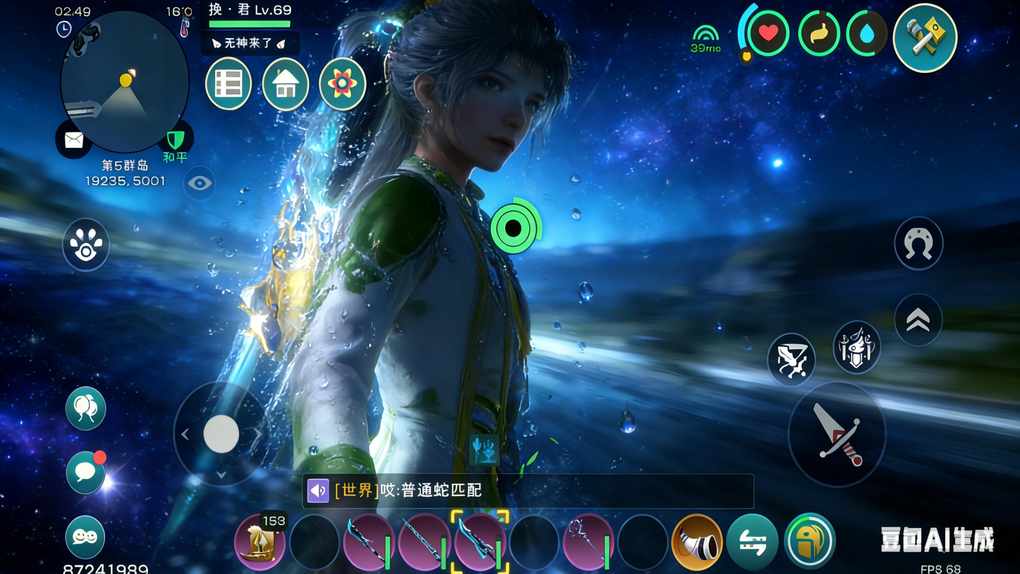Viewport: 1020px width, 574px height.
Task: Select the highlighted blade hotbar slot
Action: click(x=480, y=542)
